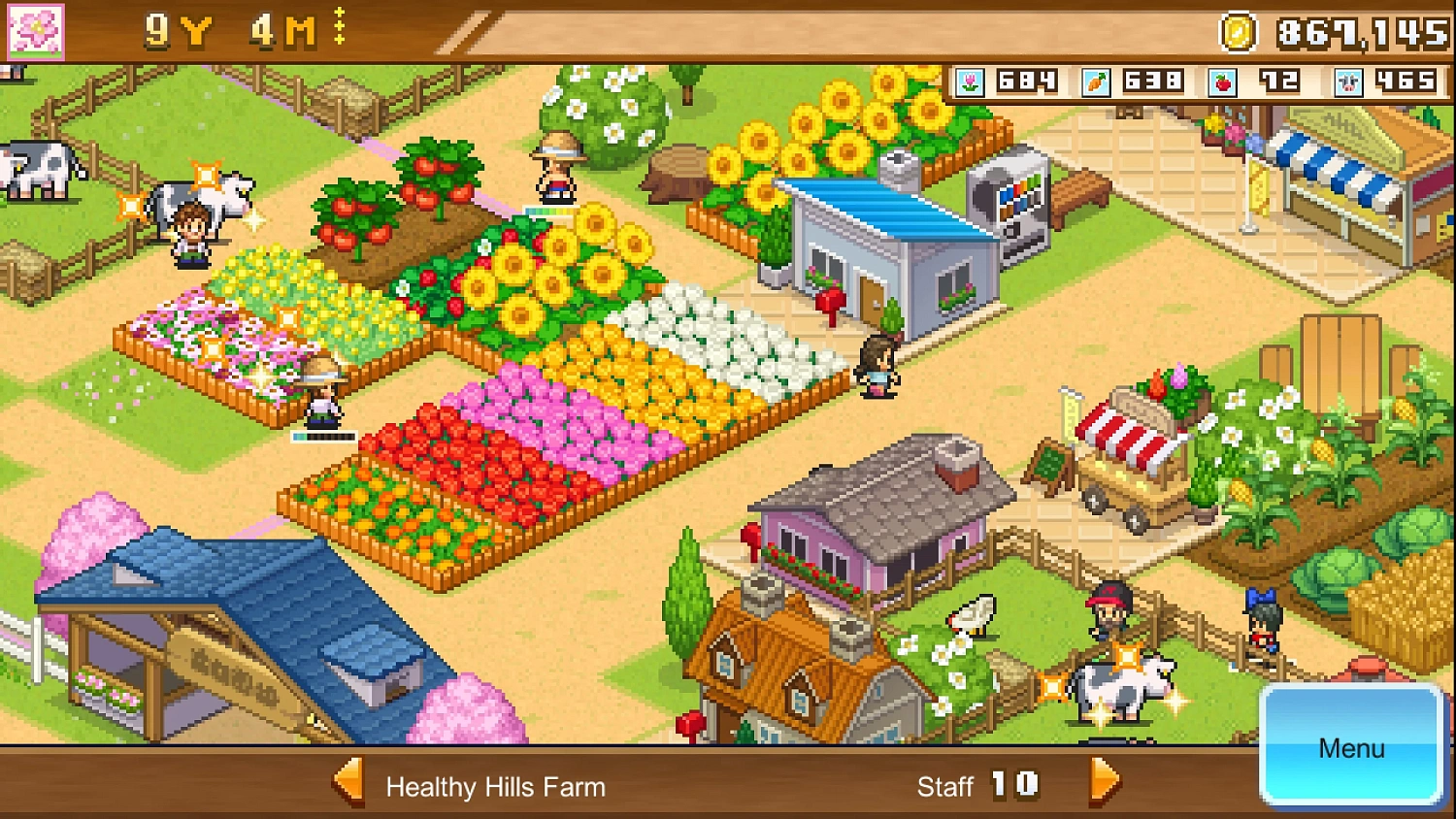Open the apple harvest counter icon
1456x819 pixels.
(x=1221, y=82)
